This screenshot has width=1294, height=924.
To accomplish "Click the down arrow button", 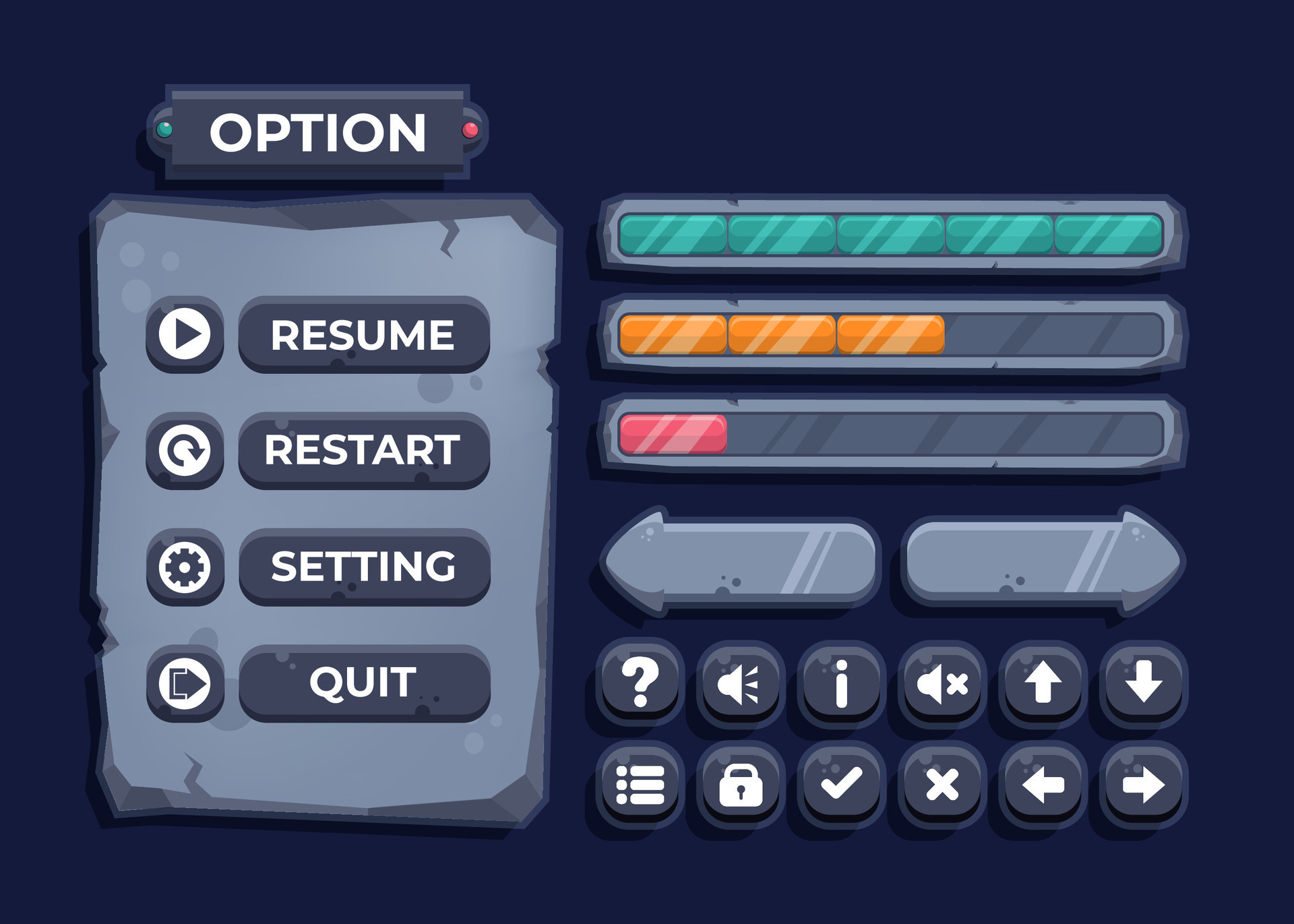I will click(1142, 684).
